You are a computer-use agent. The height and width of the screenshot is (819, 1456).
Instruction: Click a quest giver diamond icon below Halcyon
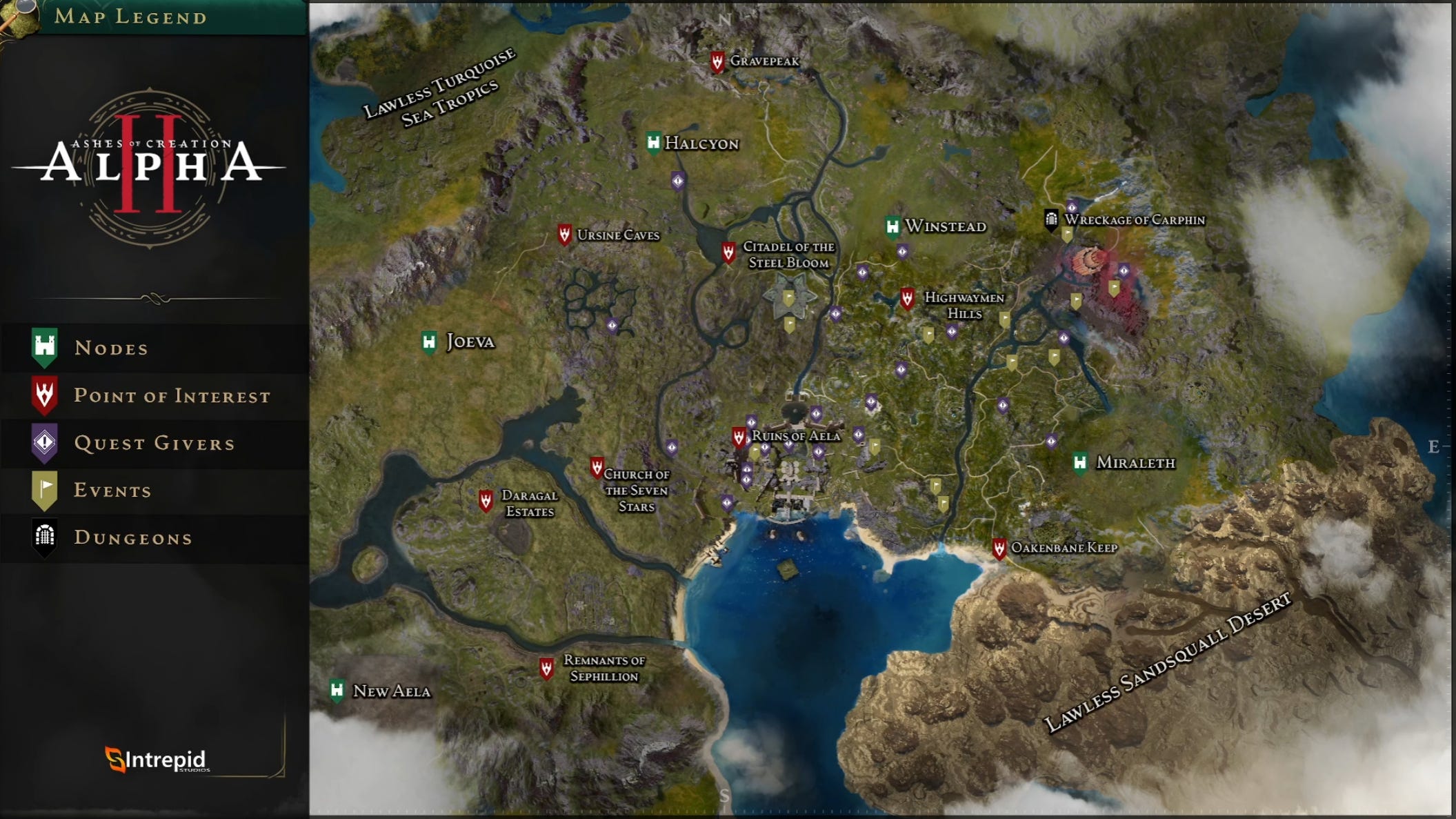coord(678,181)
